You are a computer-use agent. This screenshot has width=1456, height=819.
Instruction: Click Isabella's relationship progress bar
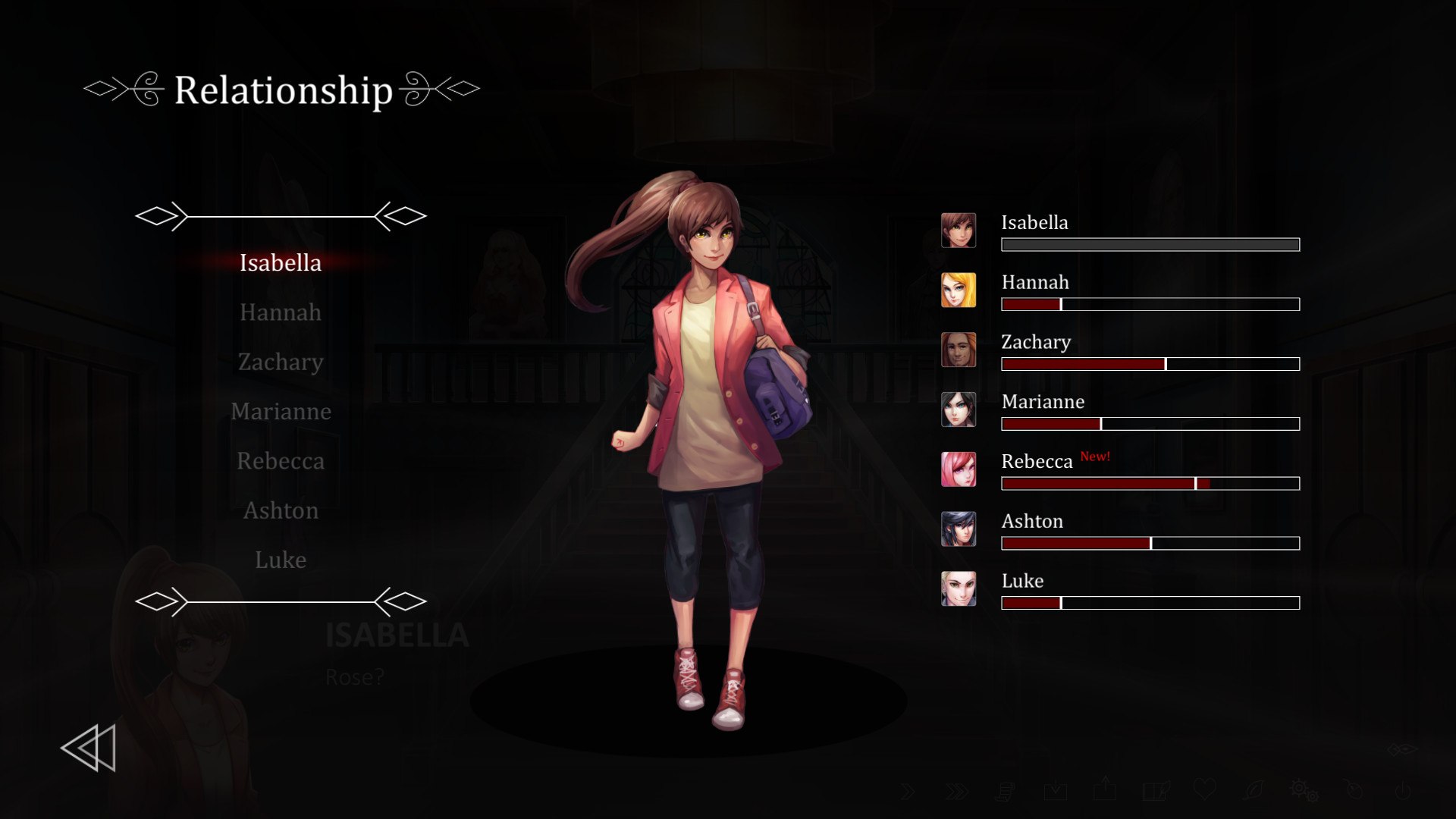1150,244
